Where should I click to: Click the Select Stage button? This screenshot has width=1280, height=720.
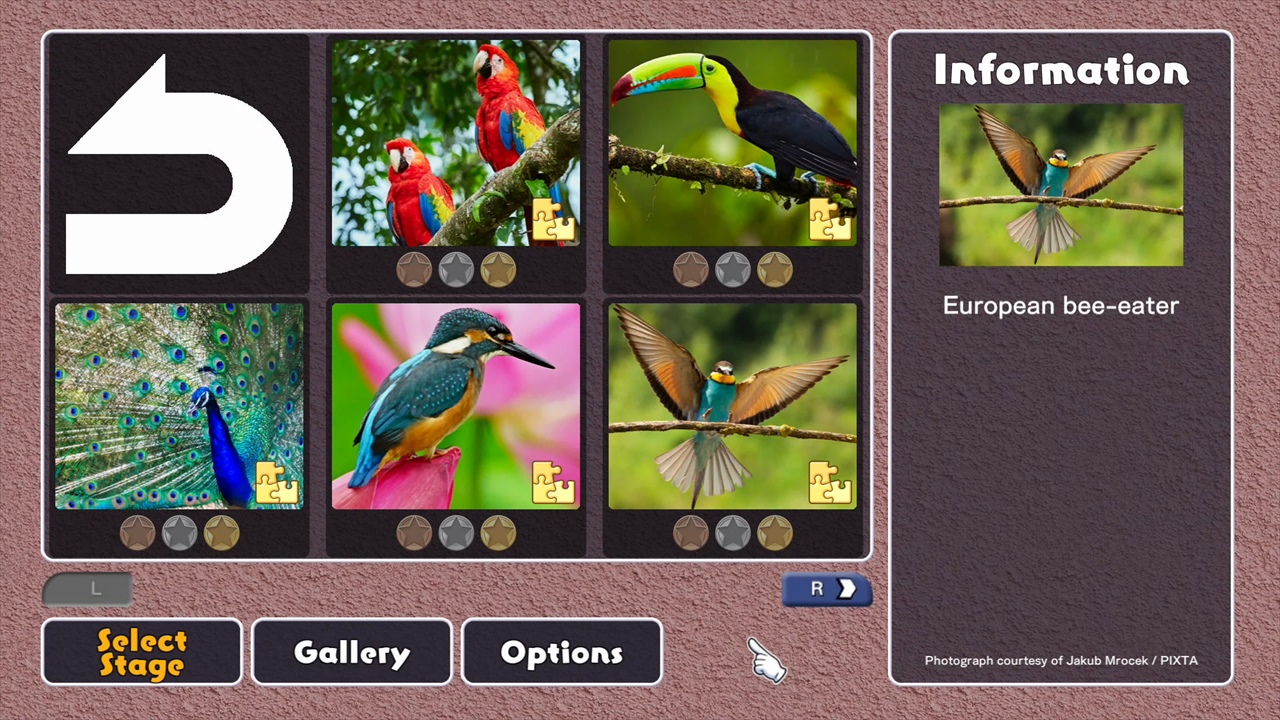(x=141, y=652)
